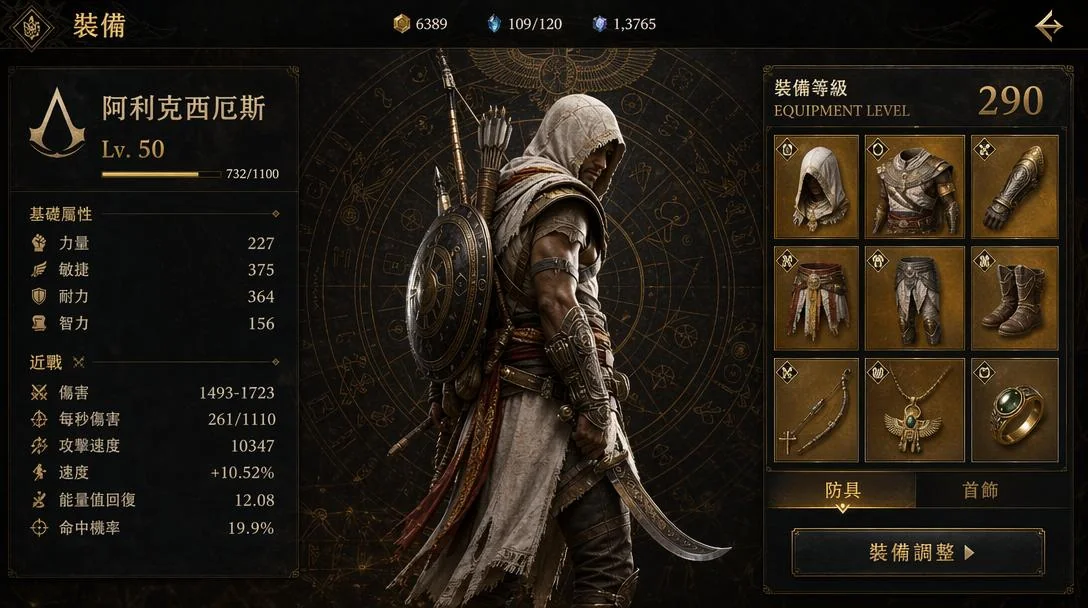Select the chest armor equipment slot
Image resolution: width=1088 pixels, height=608 pixels.
(x=914, y=187)
